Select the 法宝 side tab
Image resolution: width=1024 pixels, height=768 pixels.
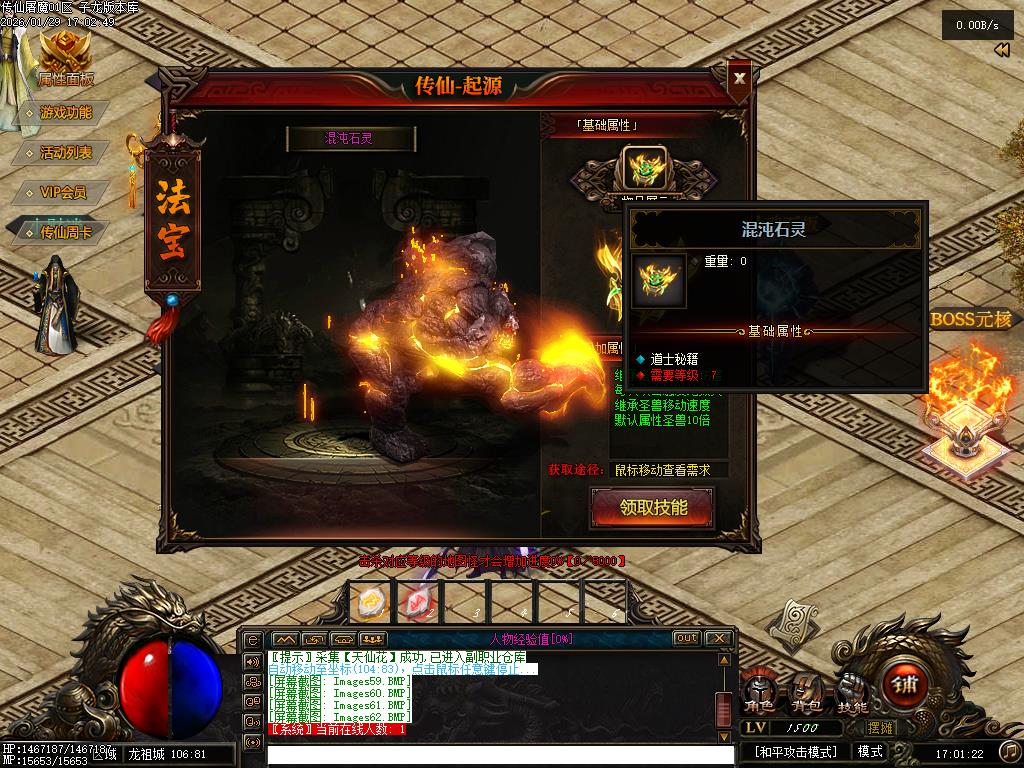tap(173, 222)
